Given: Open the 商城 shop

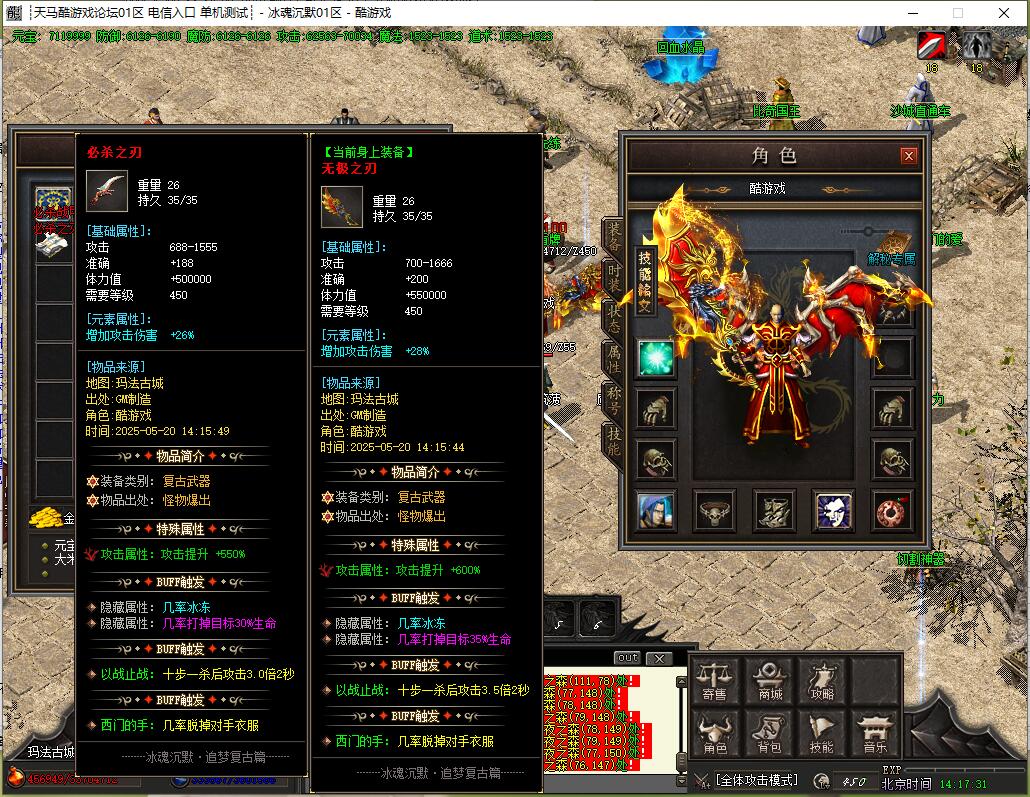Looking at the screenshot, I should tap(770, 682).
